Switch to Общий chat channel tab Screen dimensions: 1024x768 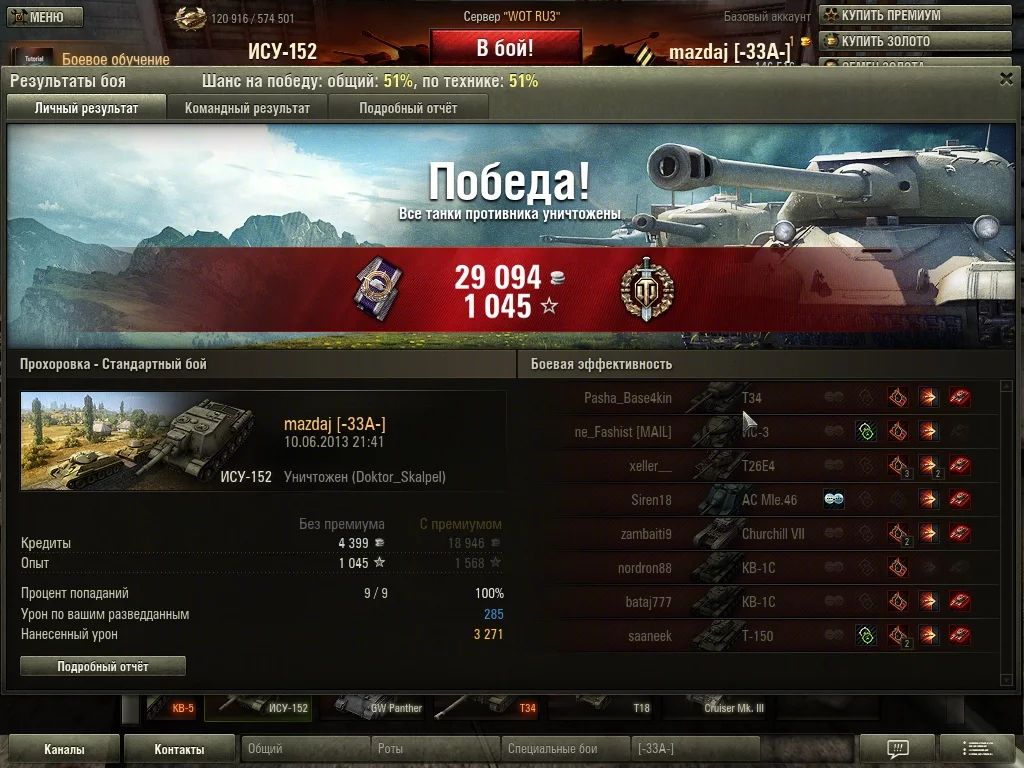pos(305,749)
